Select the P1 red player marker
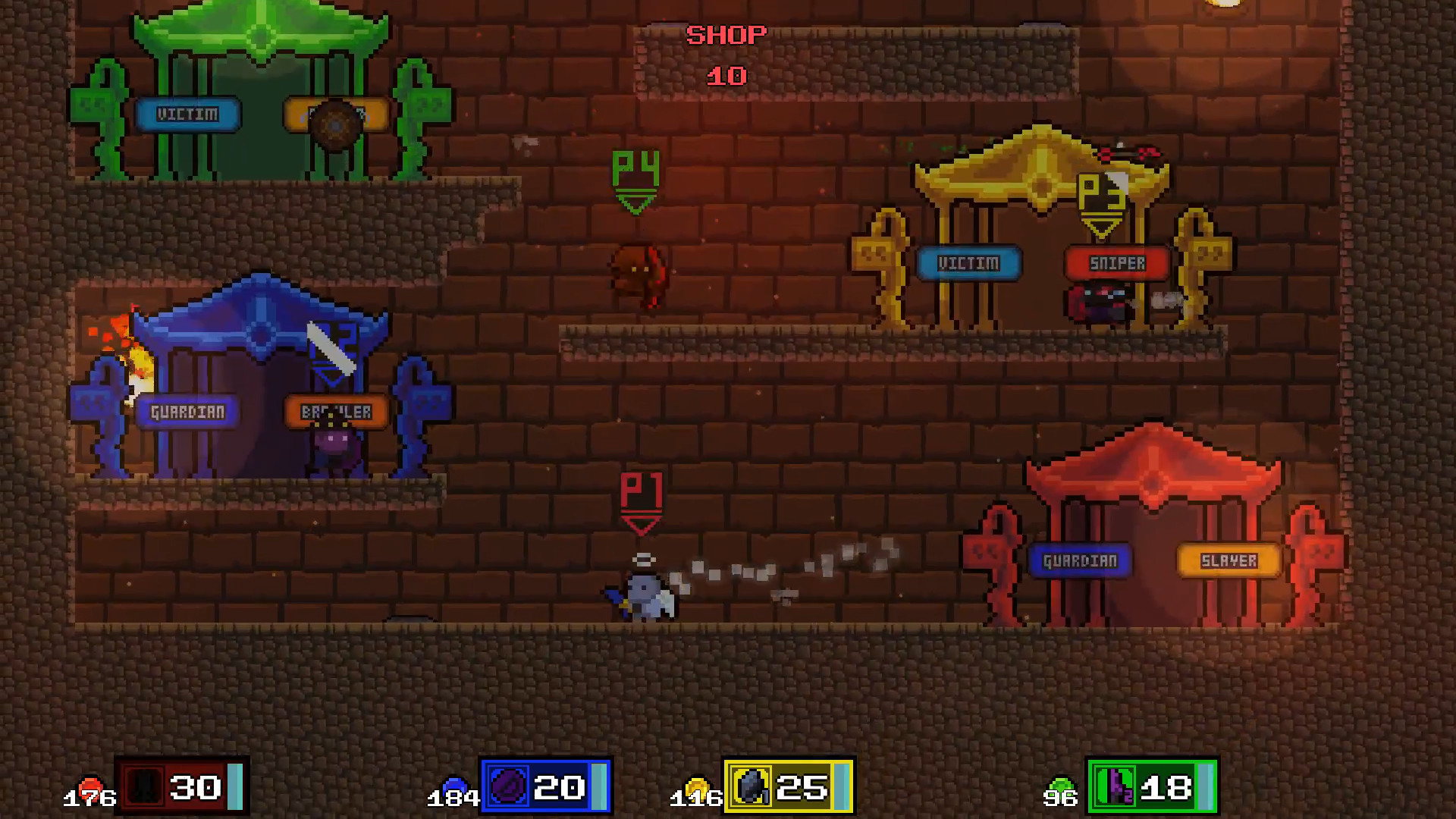1456x819 pixels. [x=642, y=502]
